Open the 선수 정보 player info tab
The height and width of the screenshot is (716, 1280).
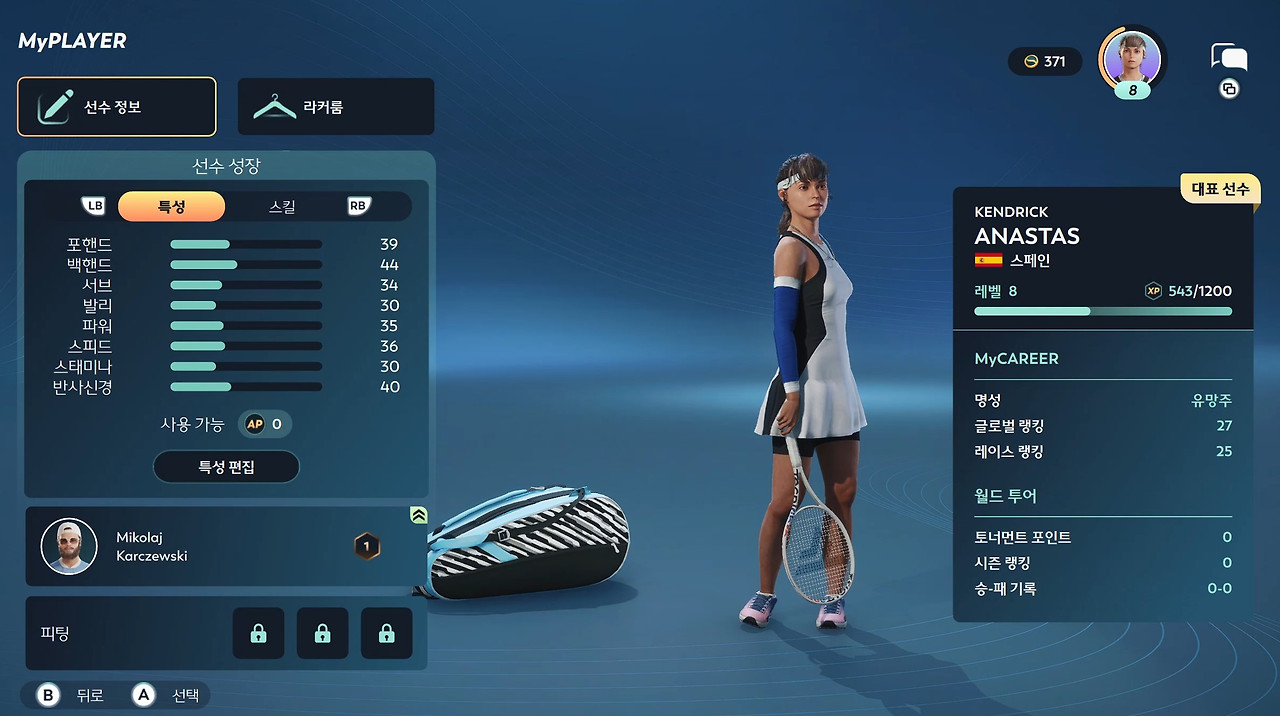(117, 107)
